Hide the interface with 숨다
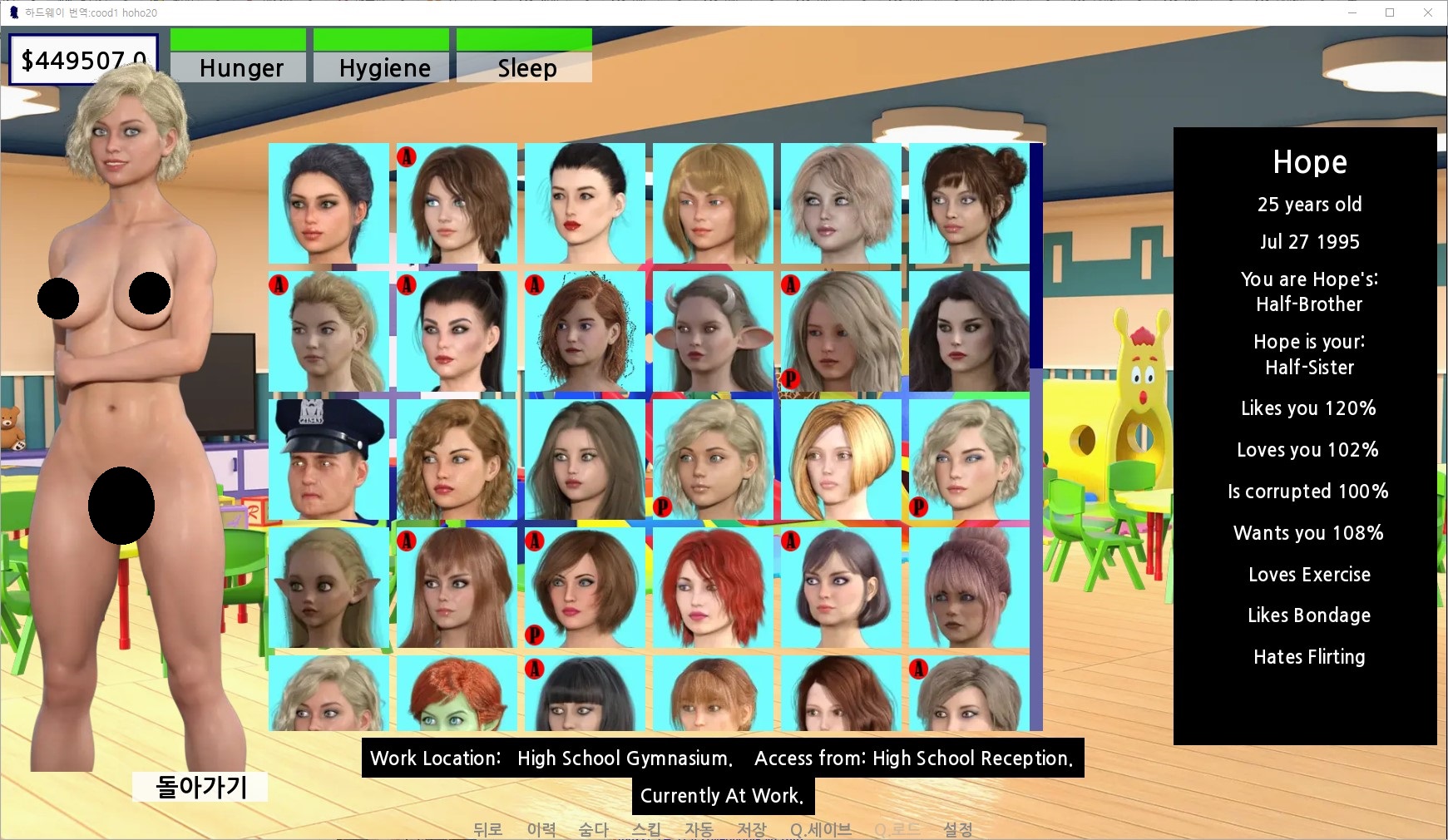The image size is (1448, 840). (x=594, y=829)
